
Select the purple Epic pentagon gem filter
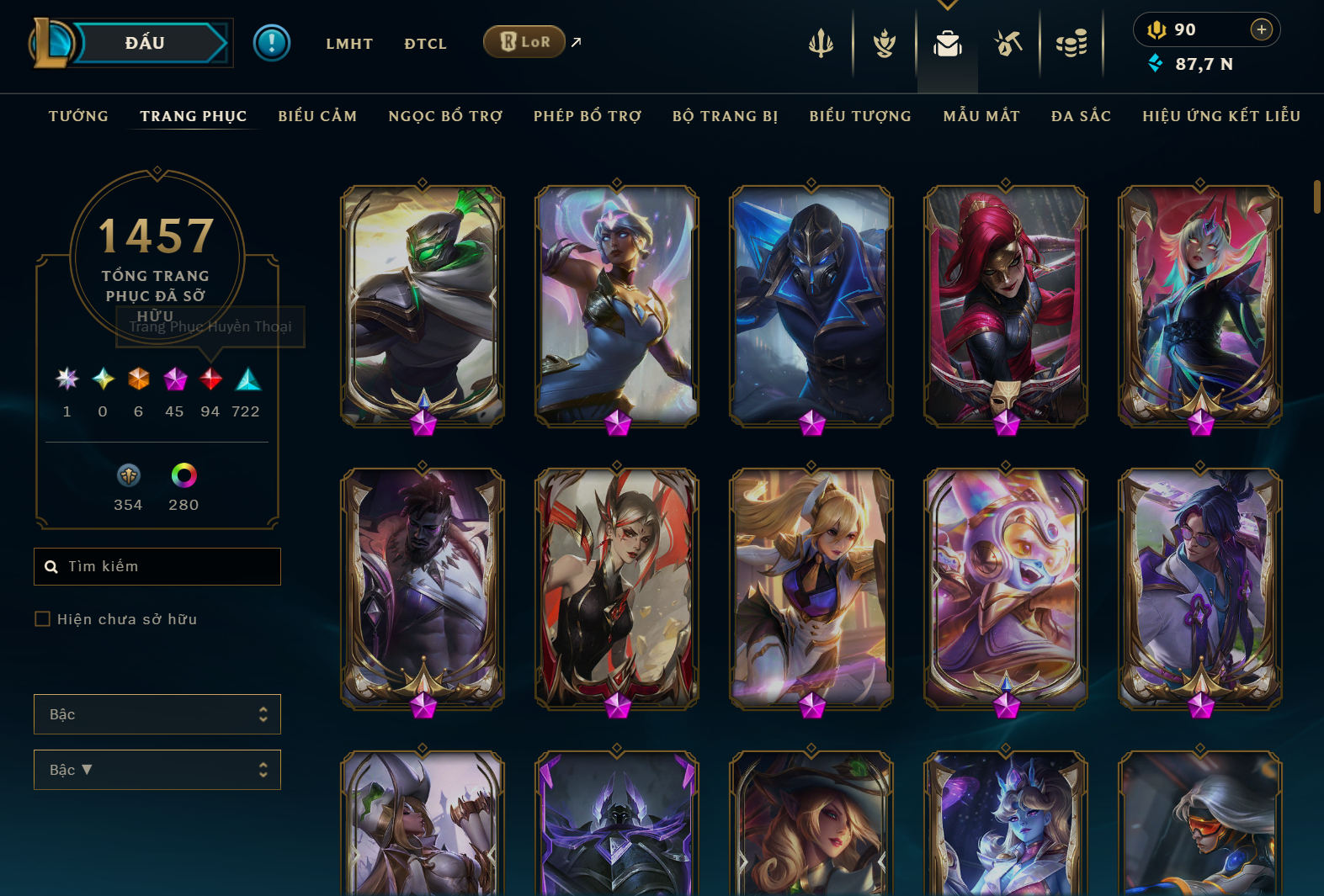[x=174, y=379]
